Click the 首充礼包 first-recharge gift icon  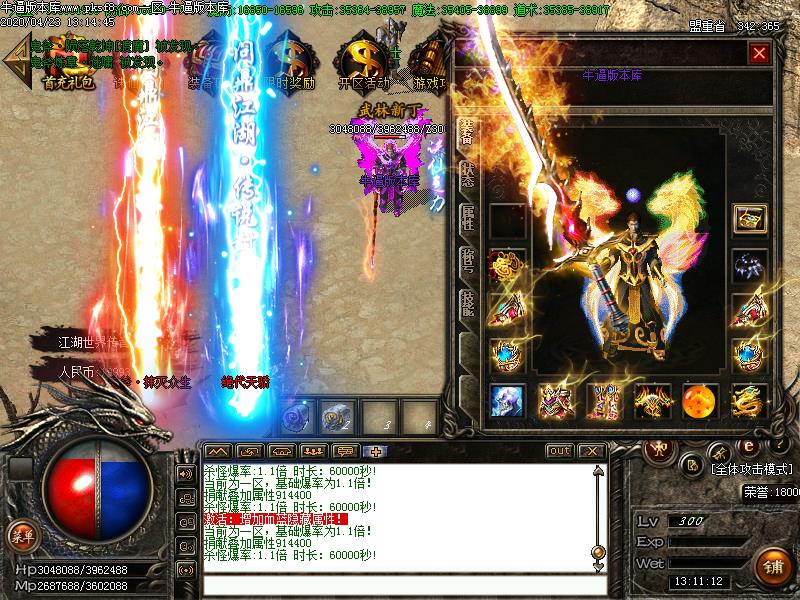coord(68,65)
